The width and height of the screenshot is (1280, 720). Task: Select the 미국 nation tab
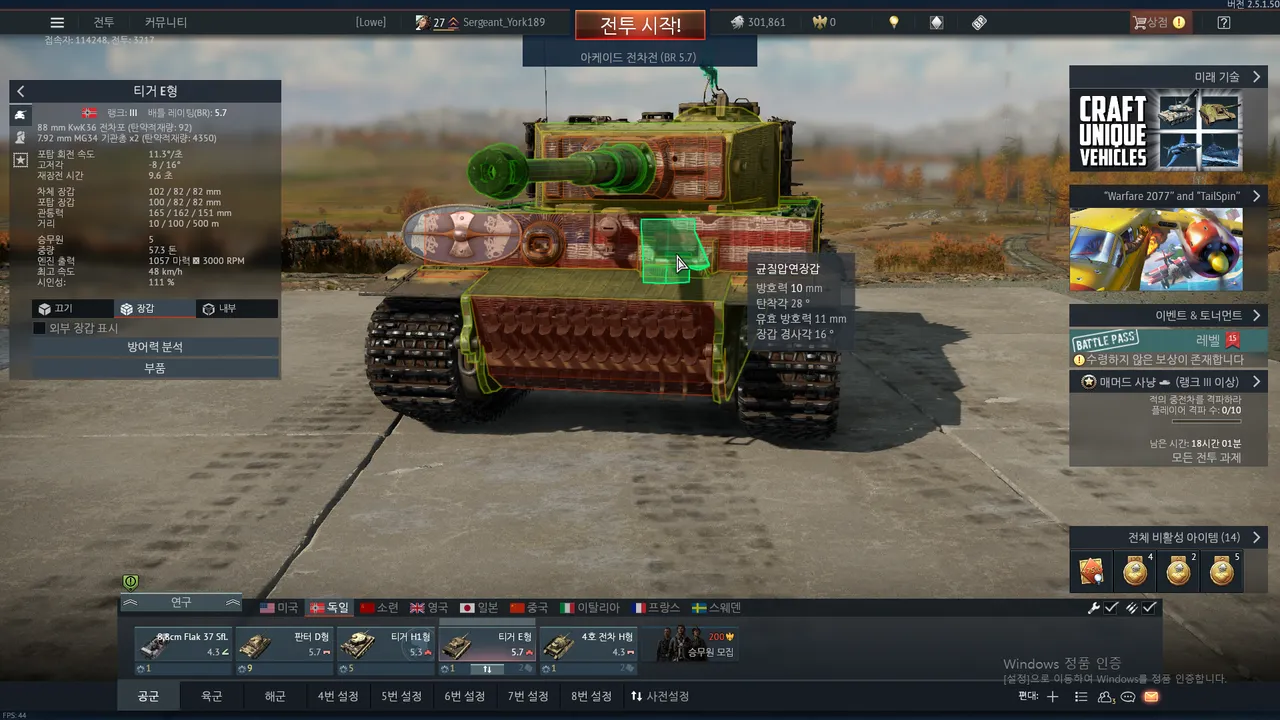click(x=279, y=608)
